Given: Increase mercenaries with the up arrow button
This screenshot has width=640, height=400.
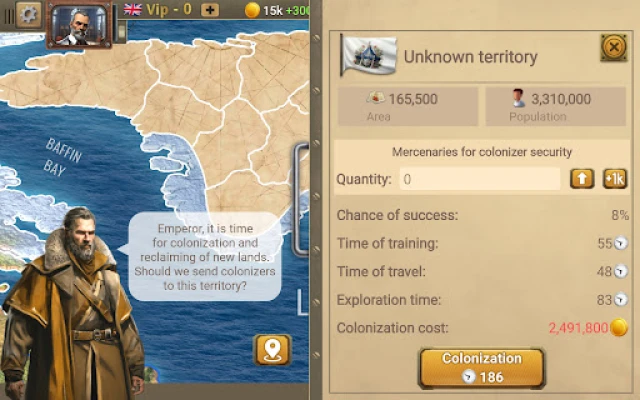Looking at the screenshot, I should coord(582,179).
